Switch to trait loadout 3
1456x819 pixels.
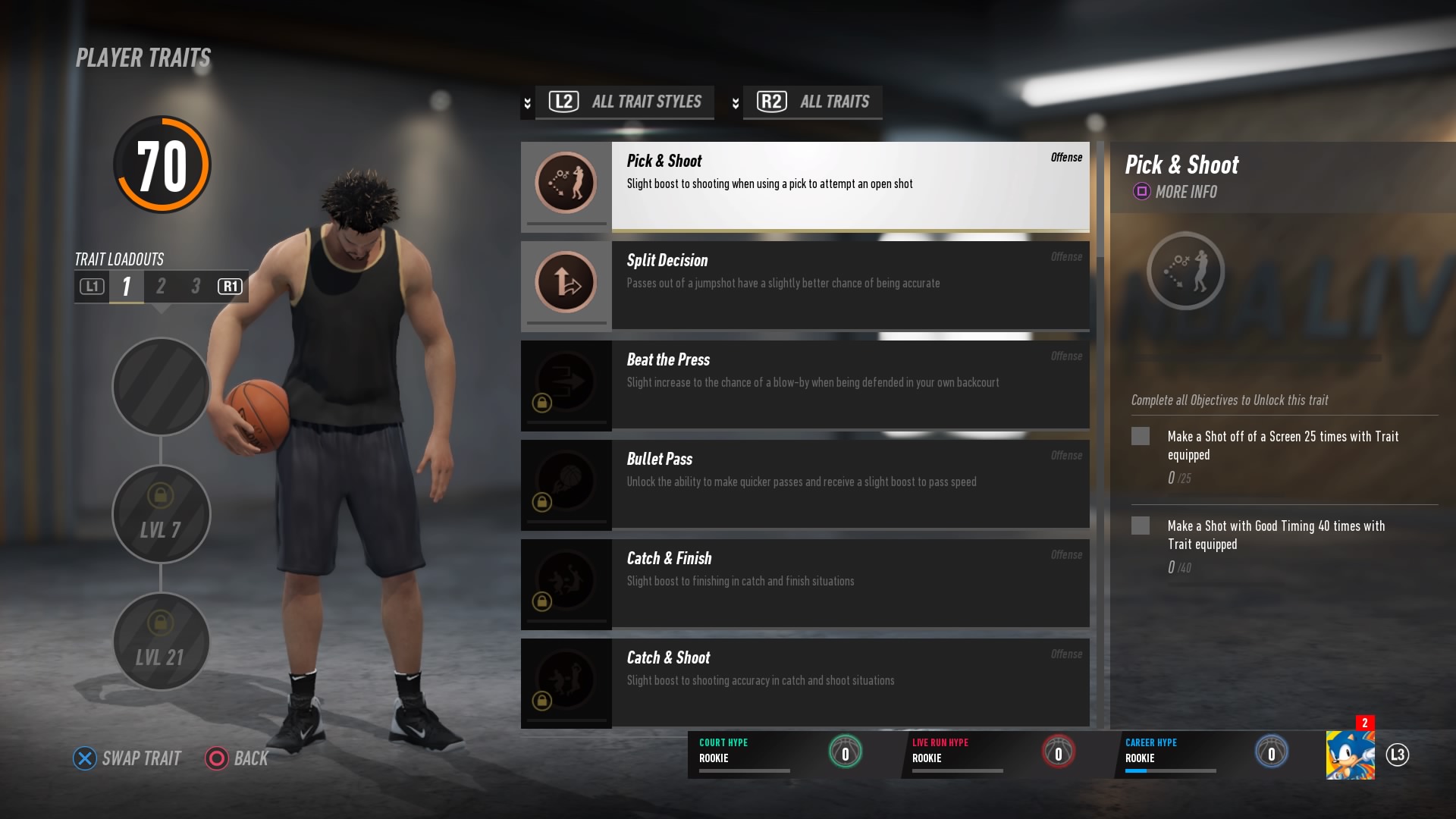point(195,287)
